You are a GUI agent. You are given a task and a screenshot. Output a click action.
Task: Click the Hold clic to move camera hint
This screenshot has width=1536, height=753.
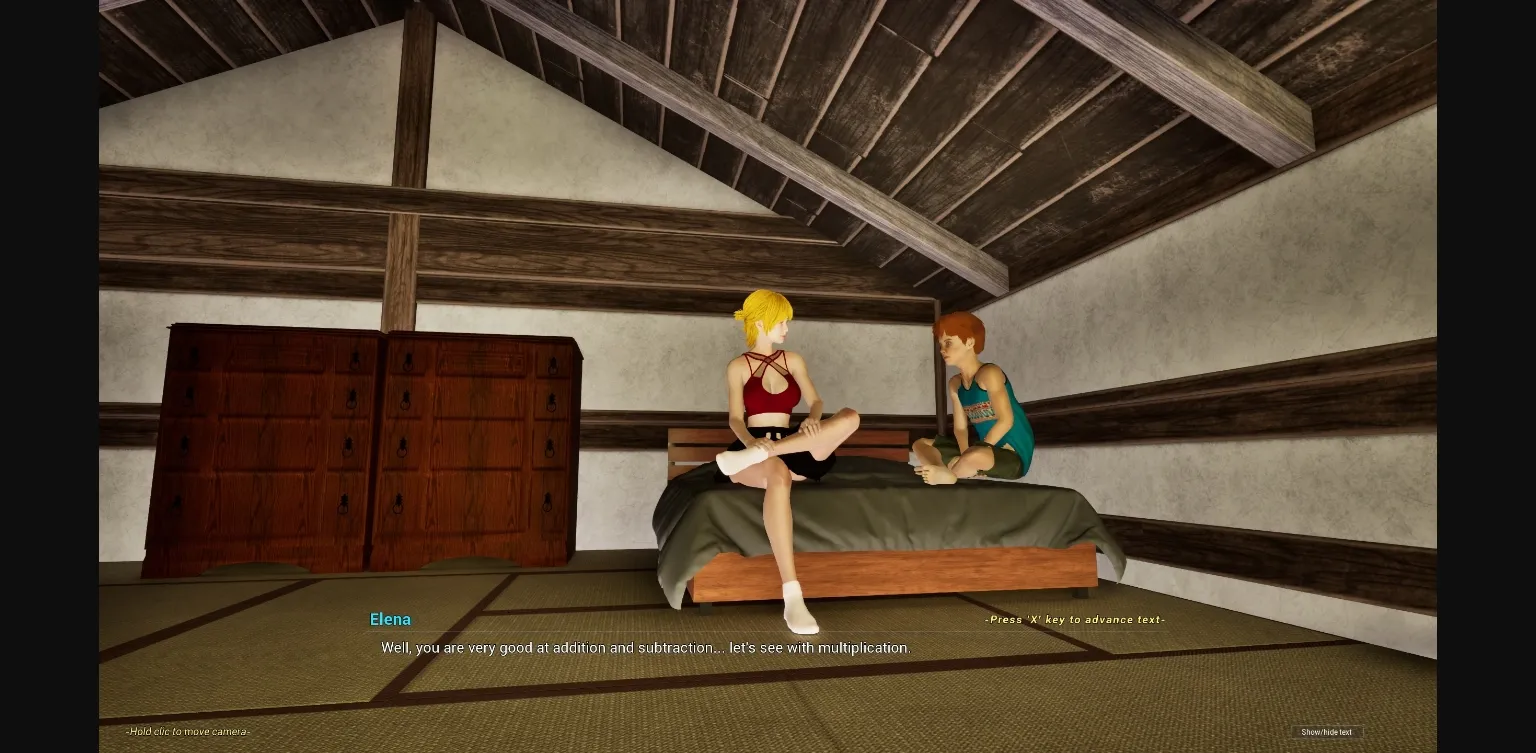pos(186,731)
